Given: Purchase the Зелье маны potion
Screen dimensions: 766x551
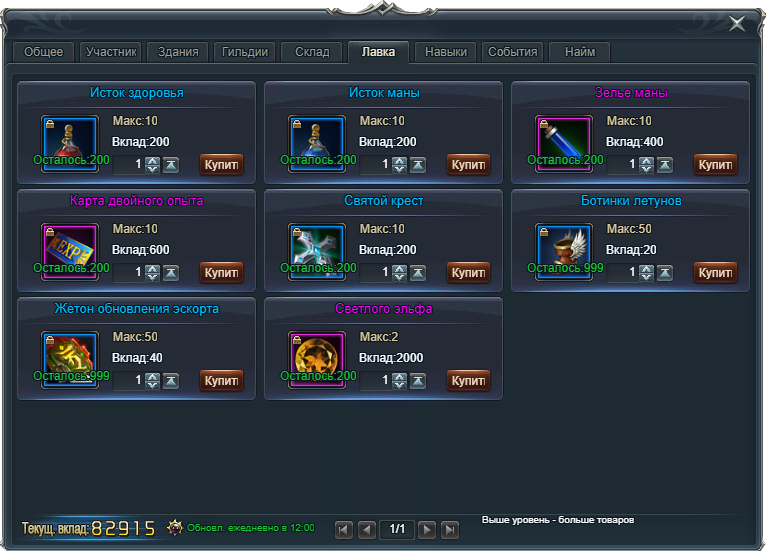Looking at the screenshot, I should point(715,164).
